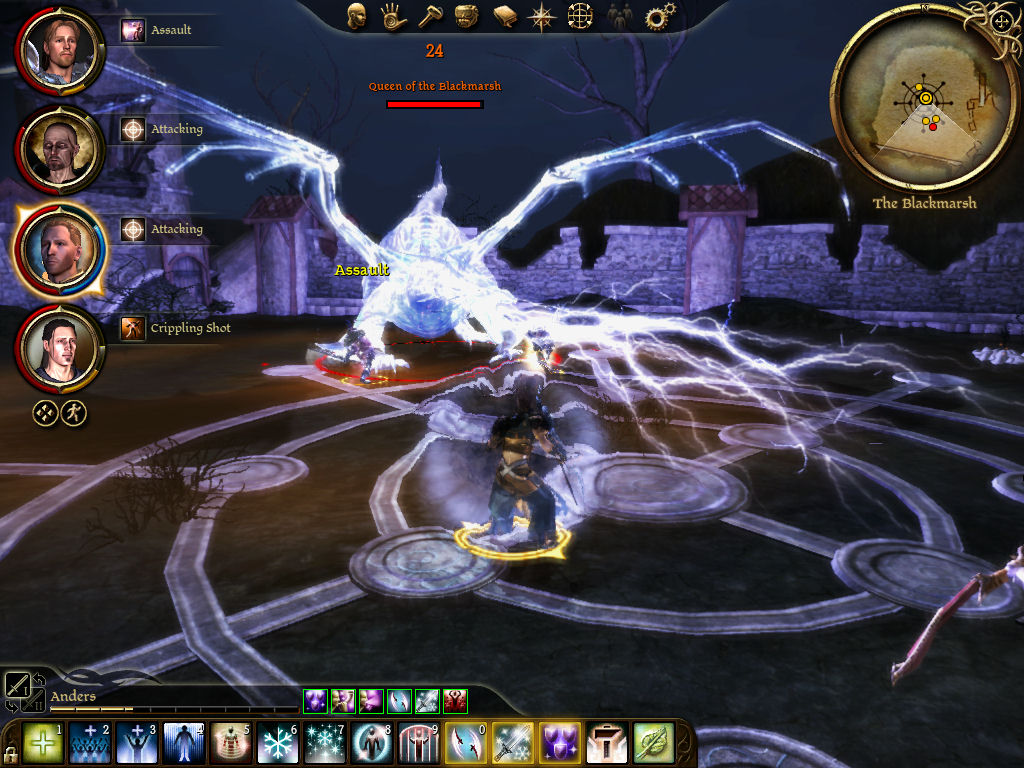The height and width of the screenshot is (768, 1024).
Task: Cast the green cross Heal spell
Action: pyautogui.click(x=42, y=743)
